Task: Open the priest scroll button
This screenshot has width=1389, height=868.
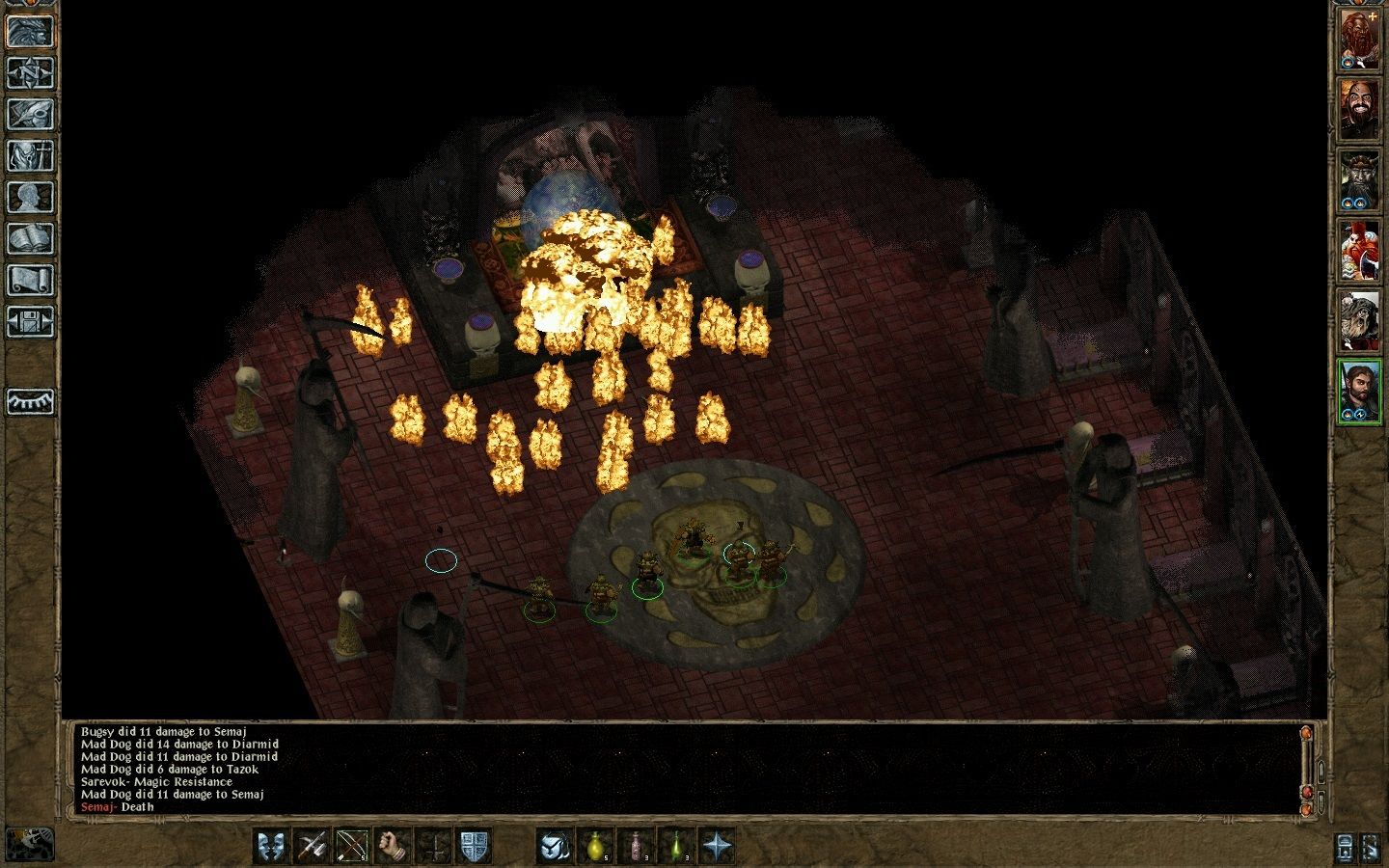Action: (30, 280)
